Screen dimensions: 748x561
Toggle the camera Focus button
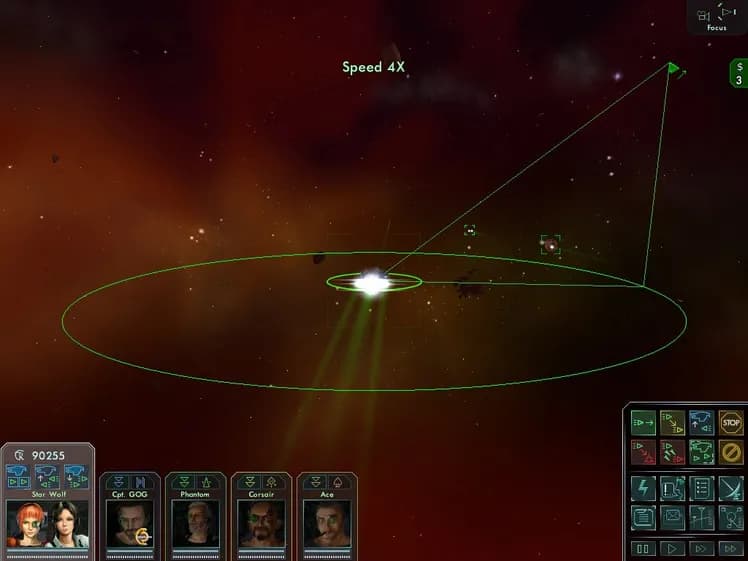coord(716,16)
